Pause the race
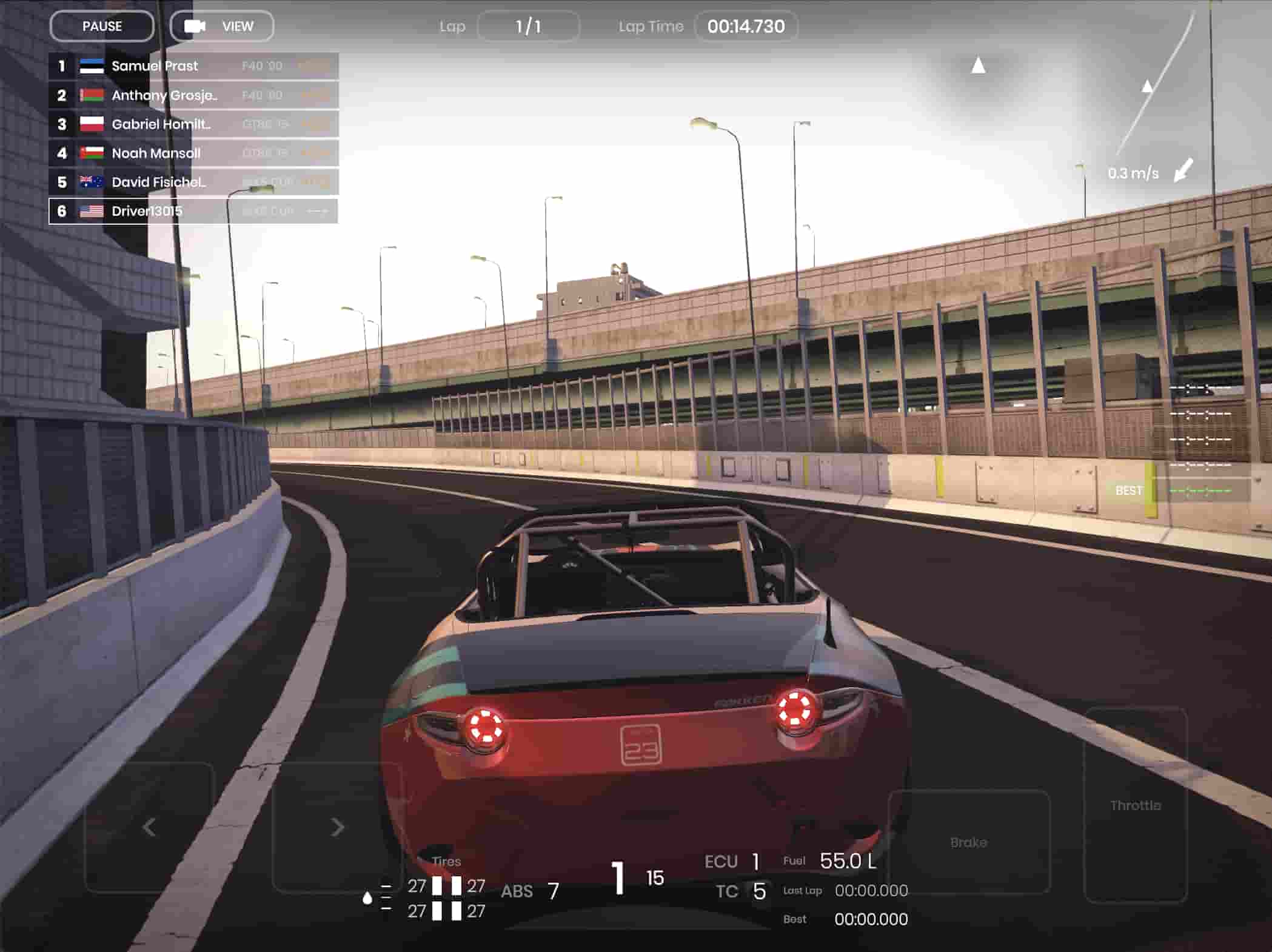The height and width of the screenshot is (952, 1272). [102, 27]
